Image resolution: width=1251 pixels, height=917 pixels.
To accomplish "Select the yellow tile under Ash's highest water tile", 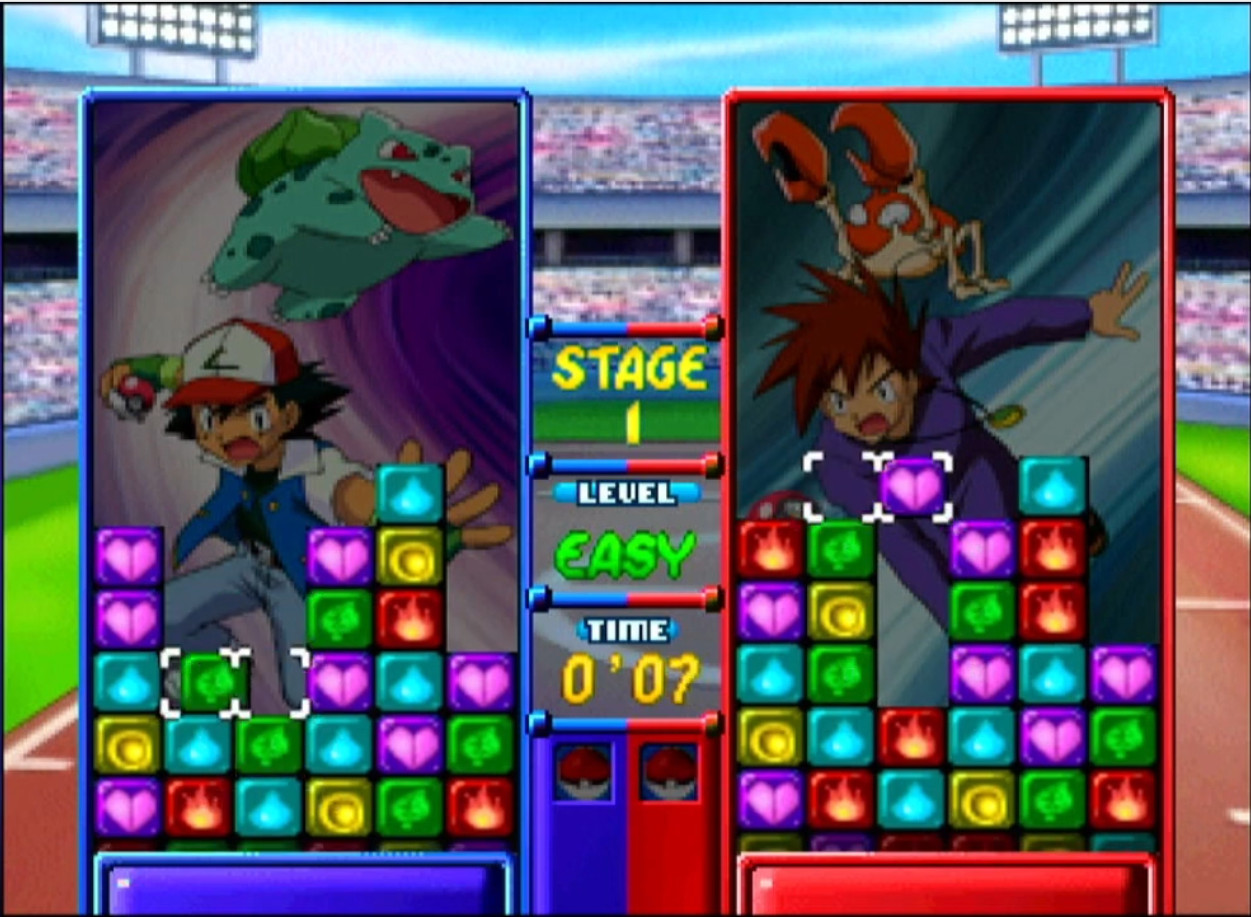I will (410, 556).
